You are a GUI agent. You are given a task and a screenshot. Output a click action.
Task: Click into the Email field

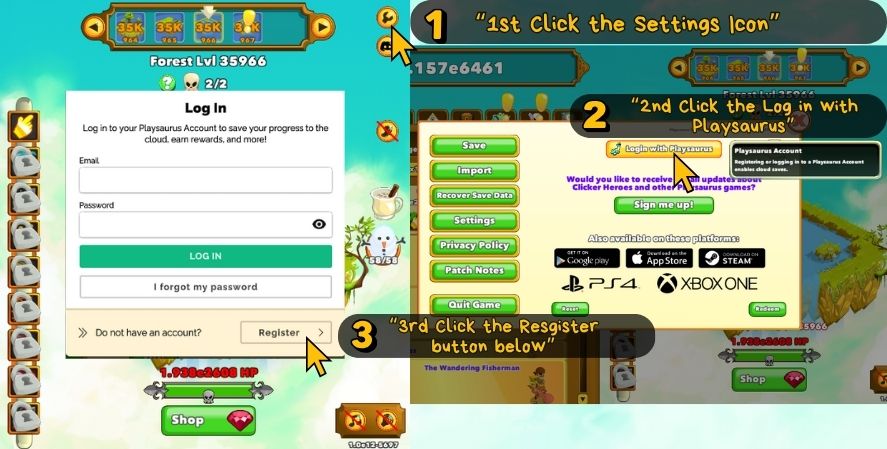[x=205, y=180]
